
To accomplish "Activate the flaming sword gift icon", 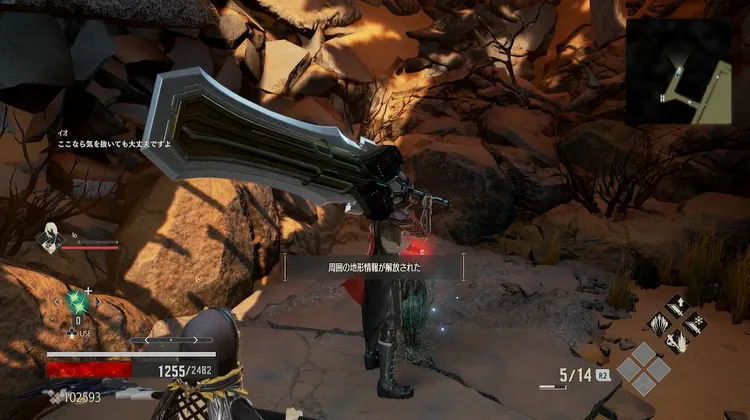I will point(676,341).
